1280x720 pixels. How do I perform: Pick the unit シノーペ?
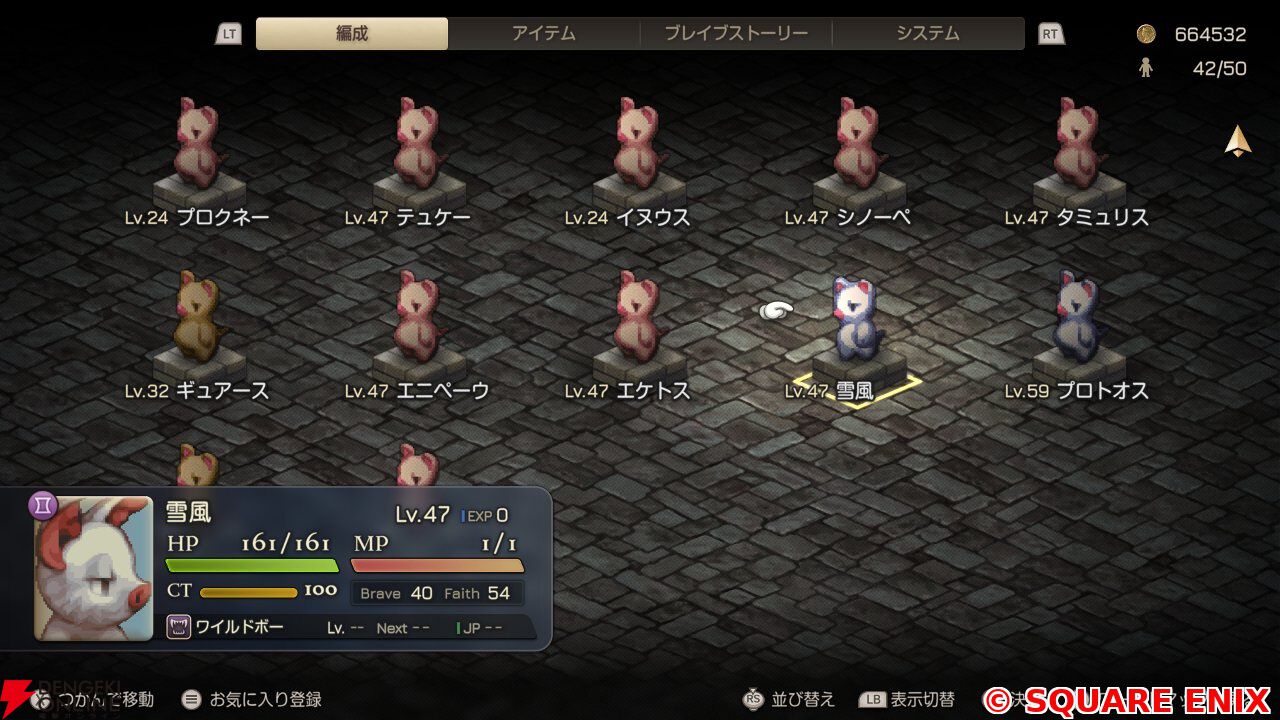858,145
